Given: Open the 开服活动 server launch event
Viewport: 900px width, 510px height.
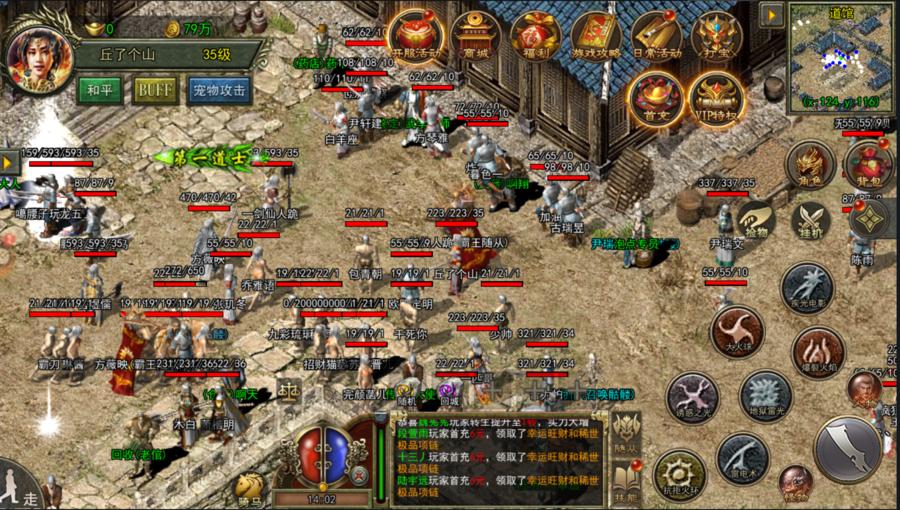Looking at the screenshot, I should point(417,36).
